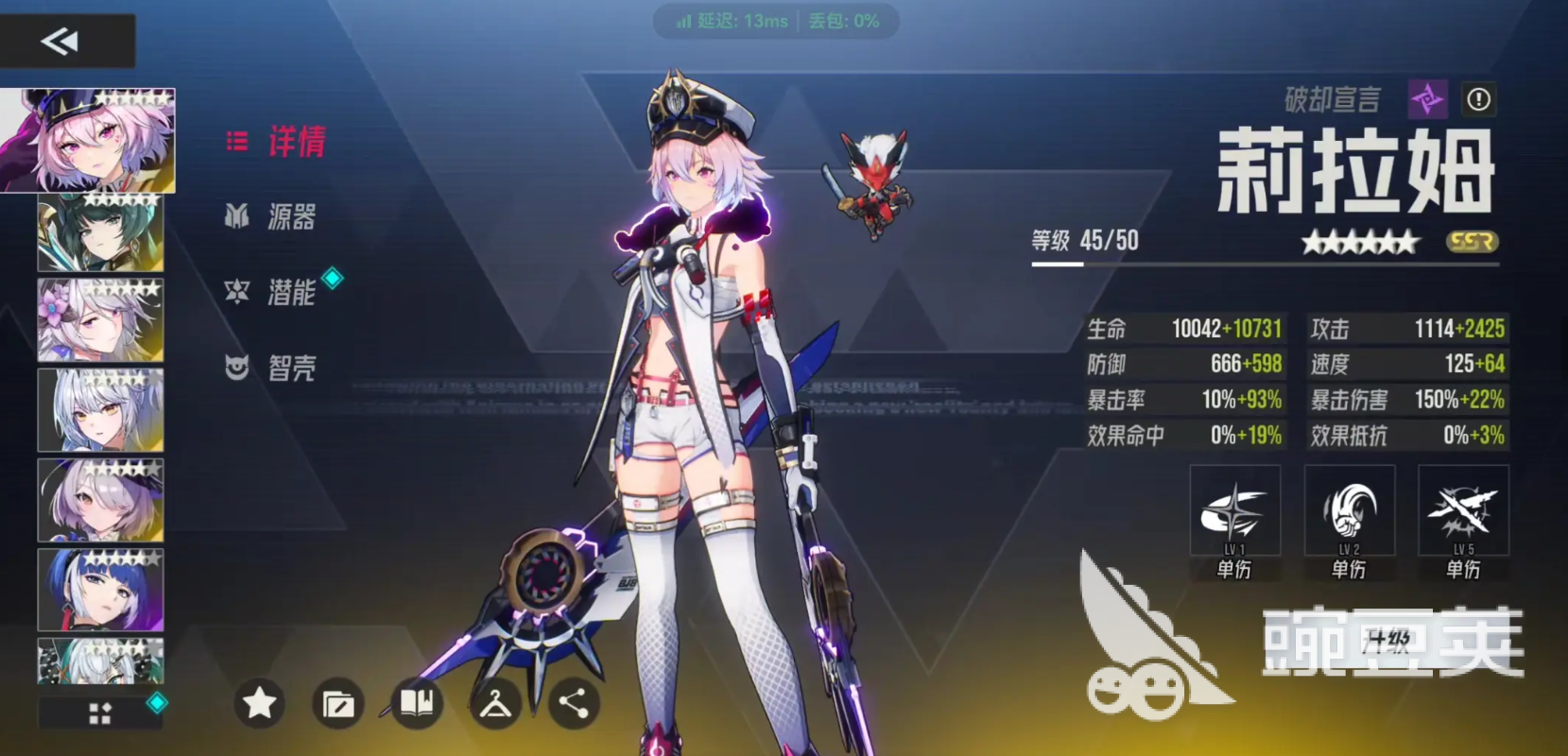The image size is (1568, 756).
Task: Select the LV 5 单伤 skill icon
Action: pyautogui.click(x=1464, y=510)
